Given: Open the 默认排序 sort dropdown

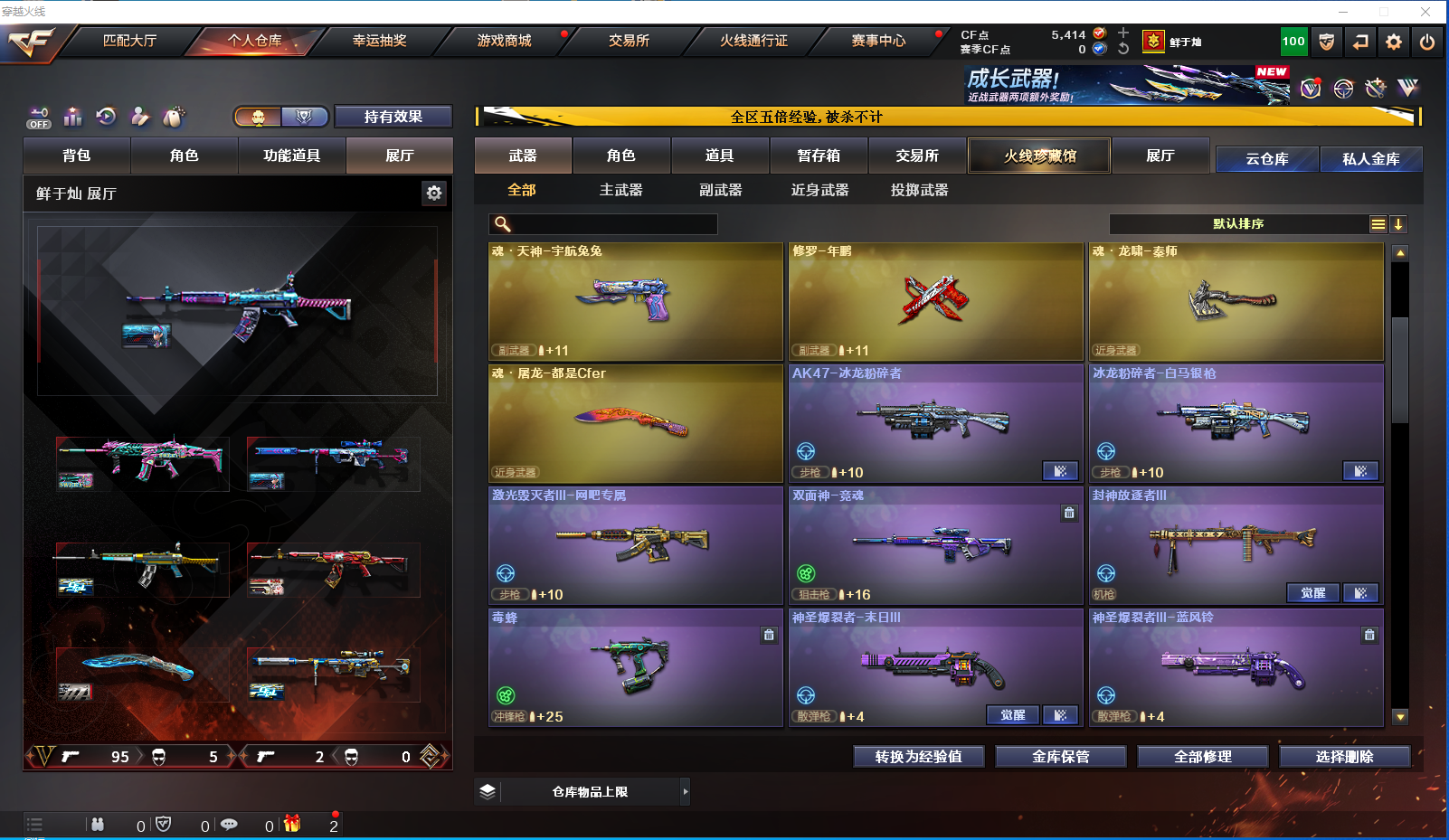Looking at the screenshot, I should (1237, 224).
